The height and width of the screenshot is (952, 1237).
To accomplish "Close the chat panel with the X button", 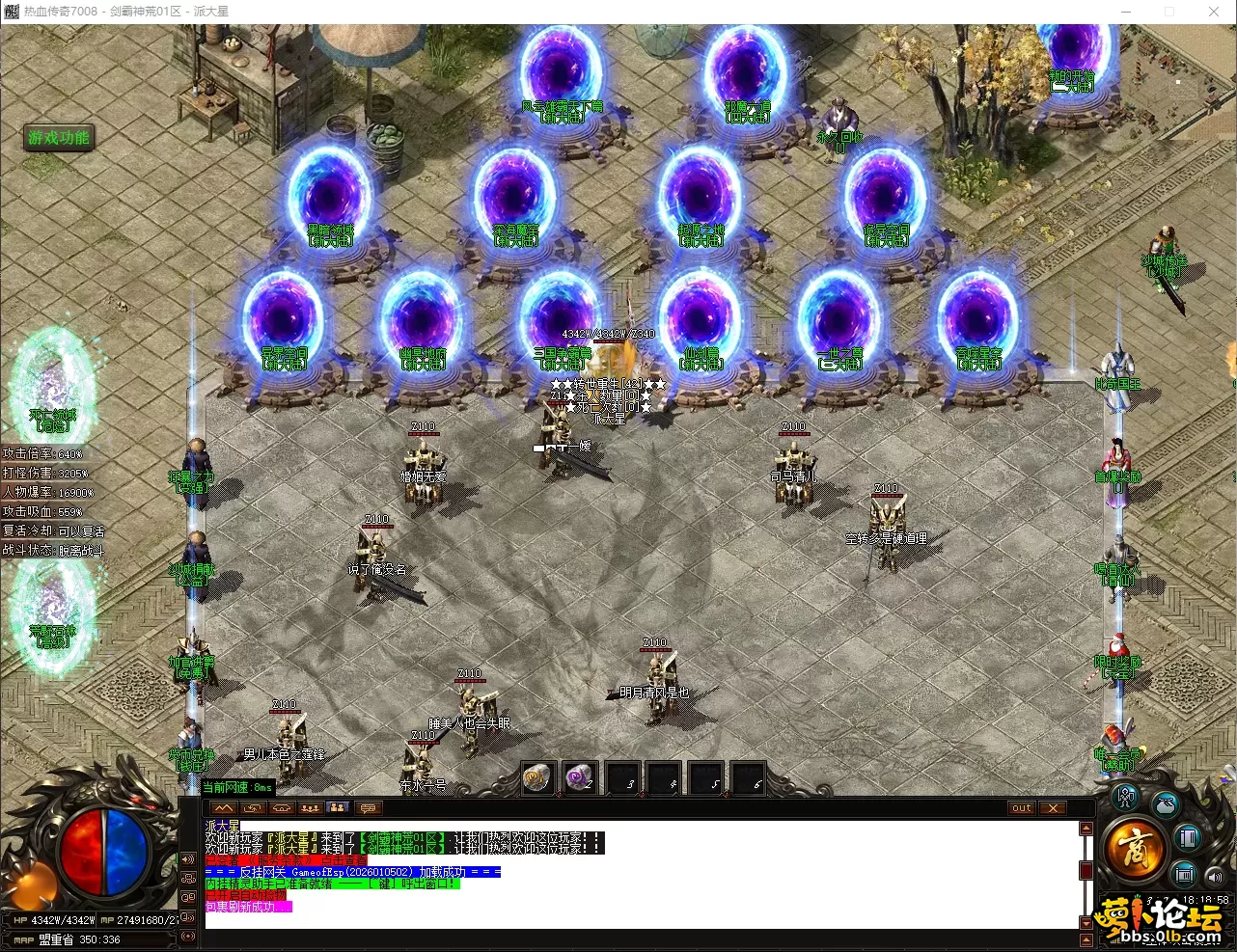I will click(1053, 808).
